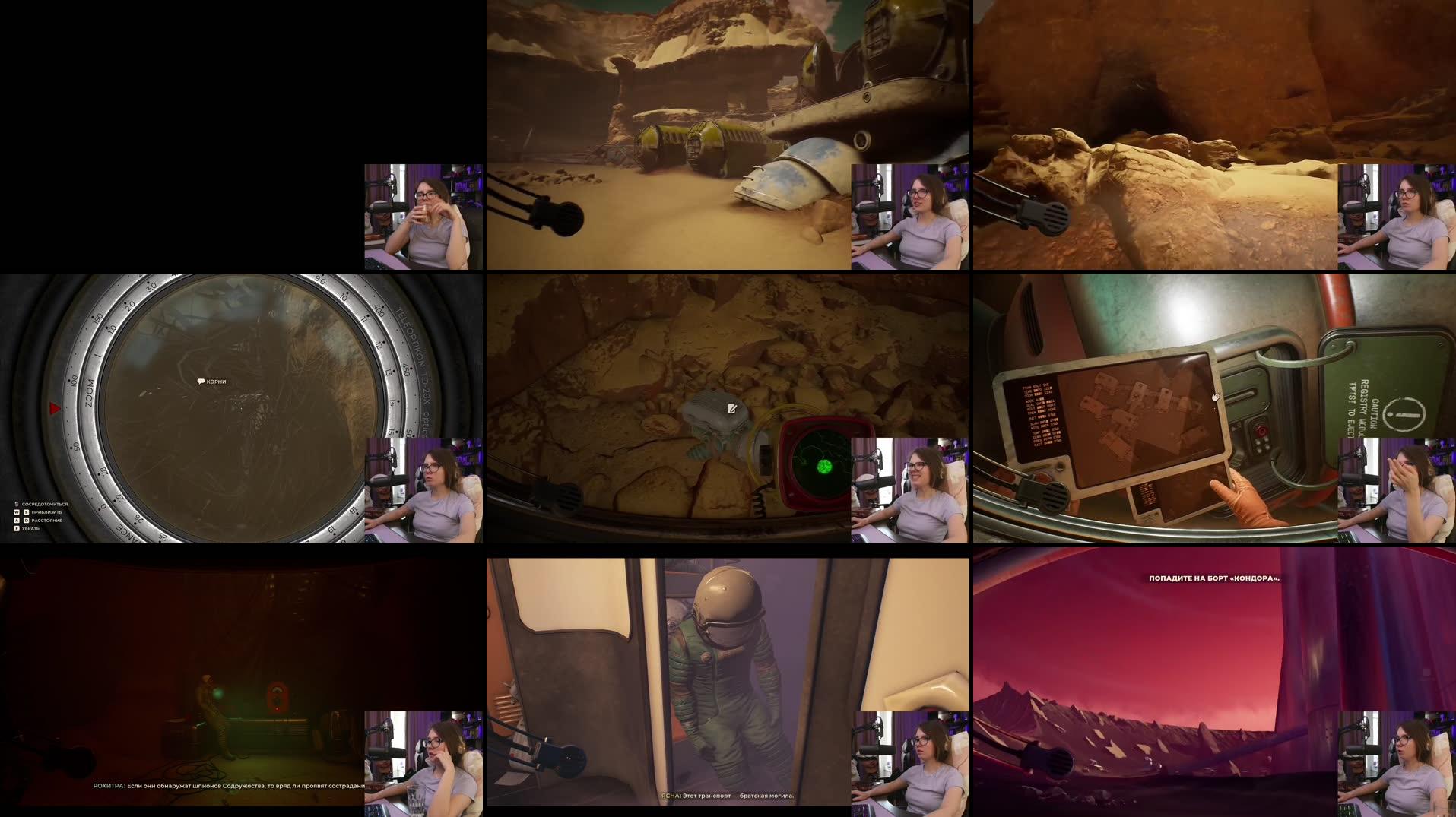The height and width of the screenshot is (817, 1456).
Task: Click the mouse-wheel icon beside СОСРЕДОТОЧИТЬСЯ
Action: click(x=16, y=505)
